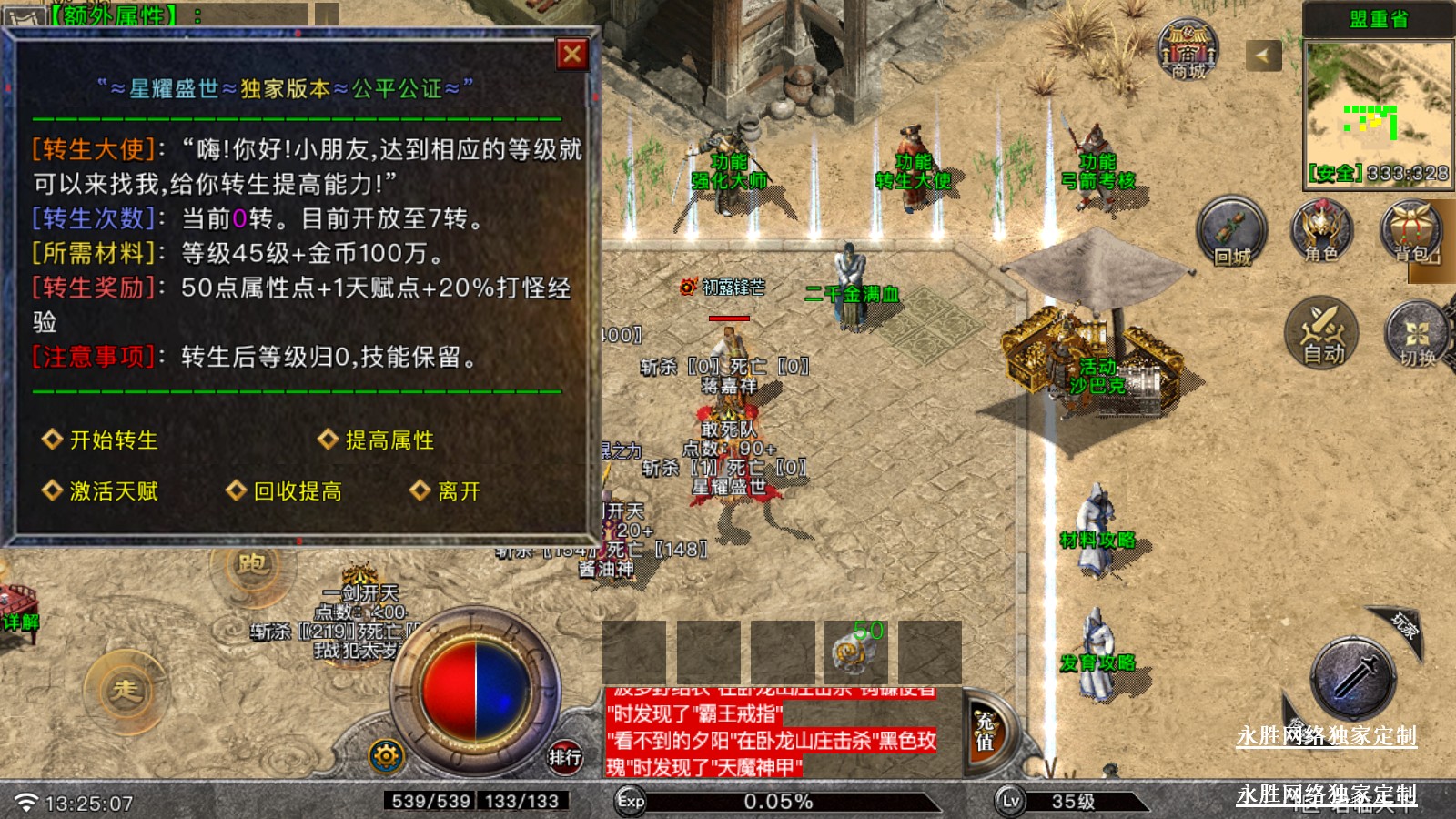1456x819 pixels.
Task: Activate the sword attack button
Action: point(1354,679)
